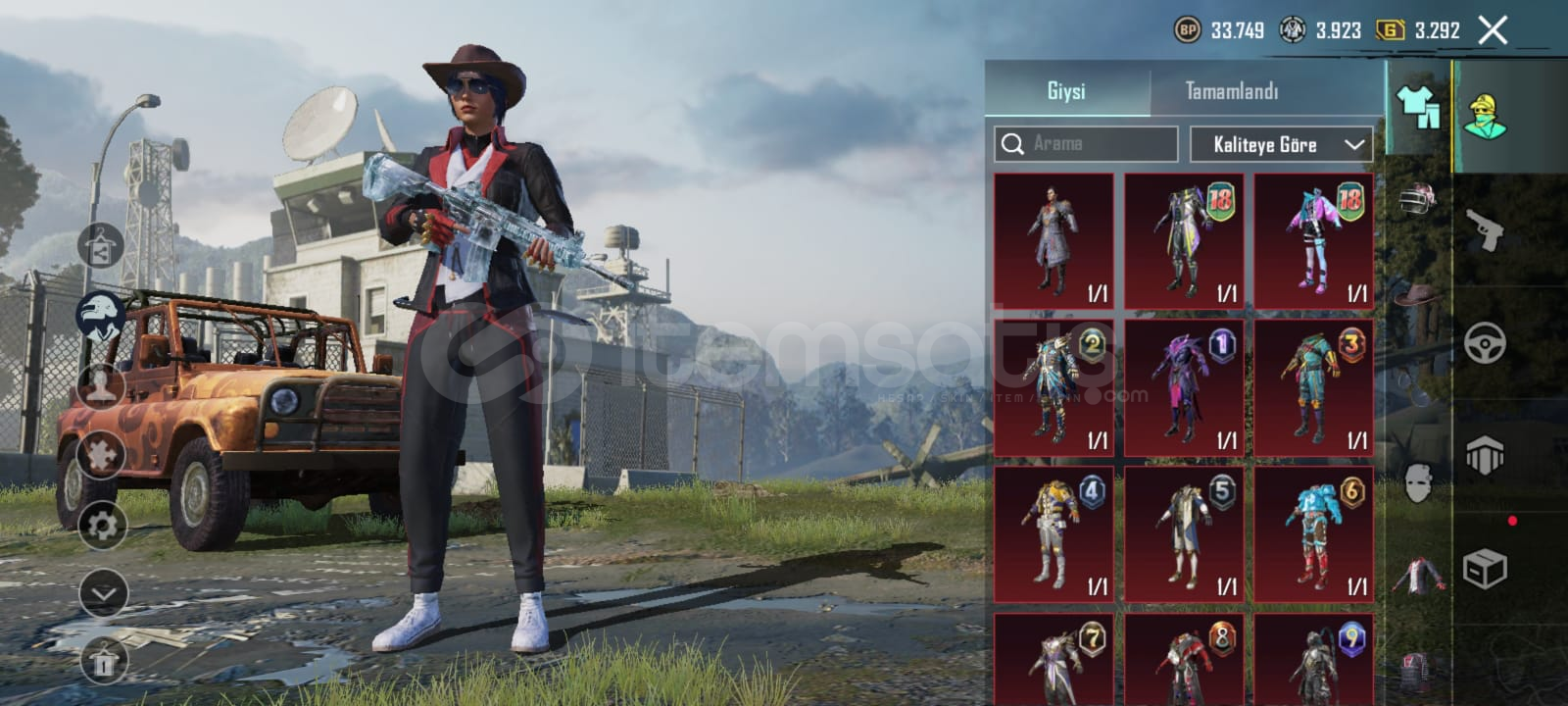Show the crate box category
Image resolution: width=1568 pixels, height=706 pixels.
click(1485, 568)
